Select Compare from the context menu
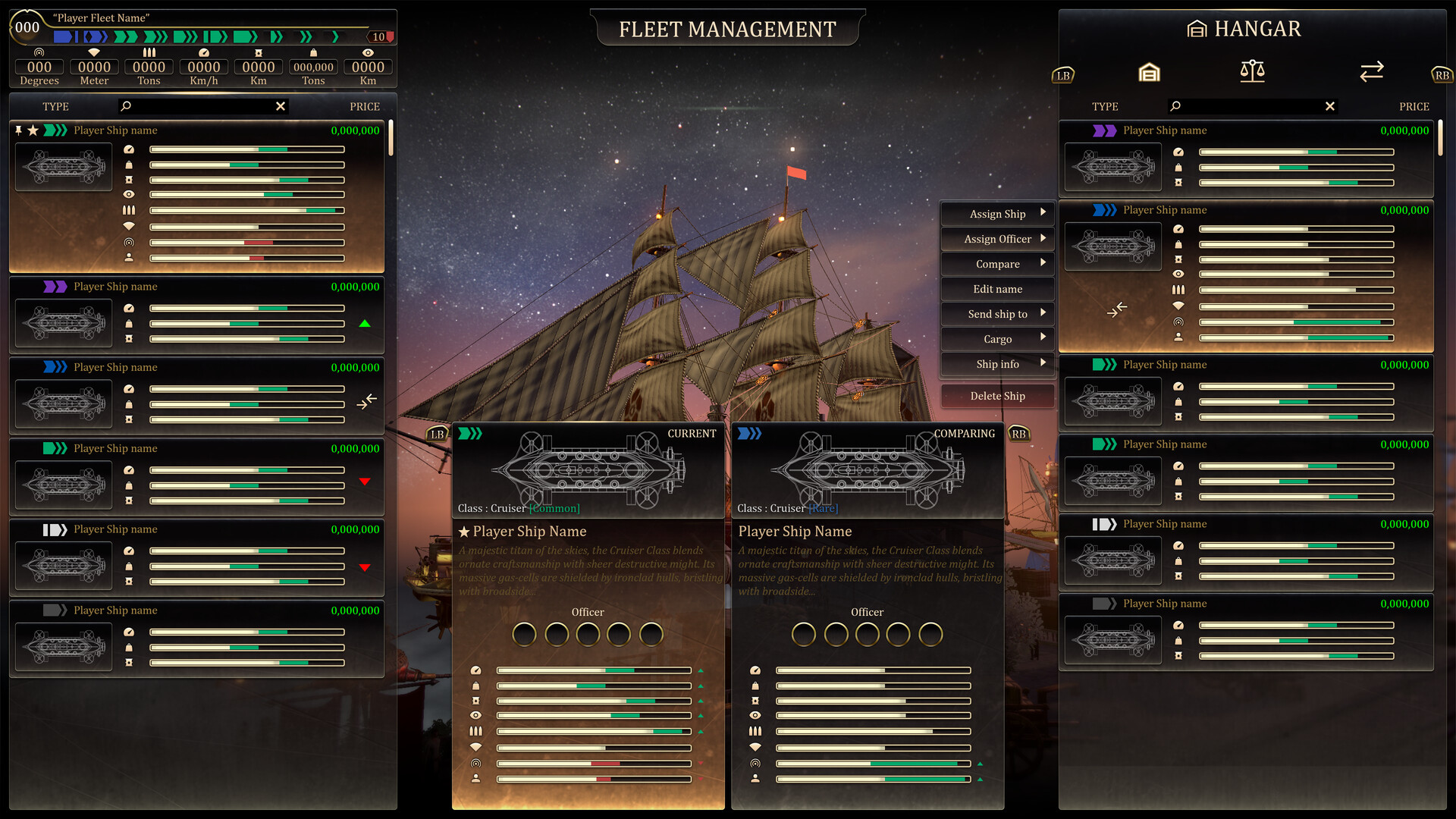Screen dimensions: 1456x819 [x=996, y=263]
